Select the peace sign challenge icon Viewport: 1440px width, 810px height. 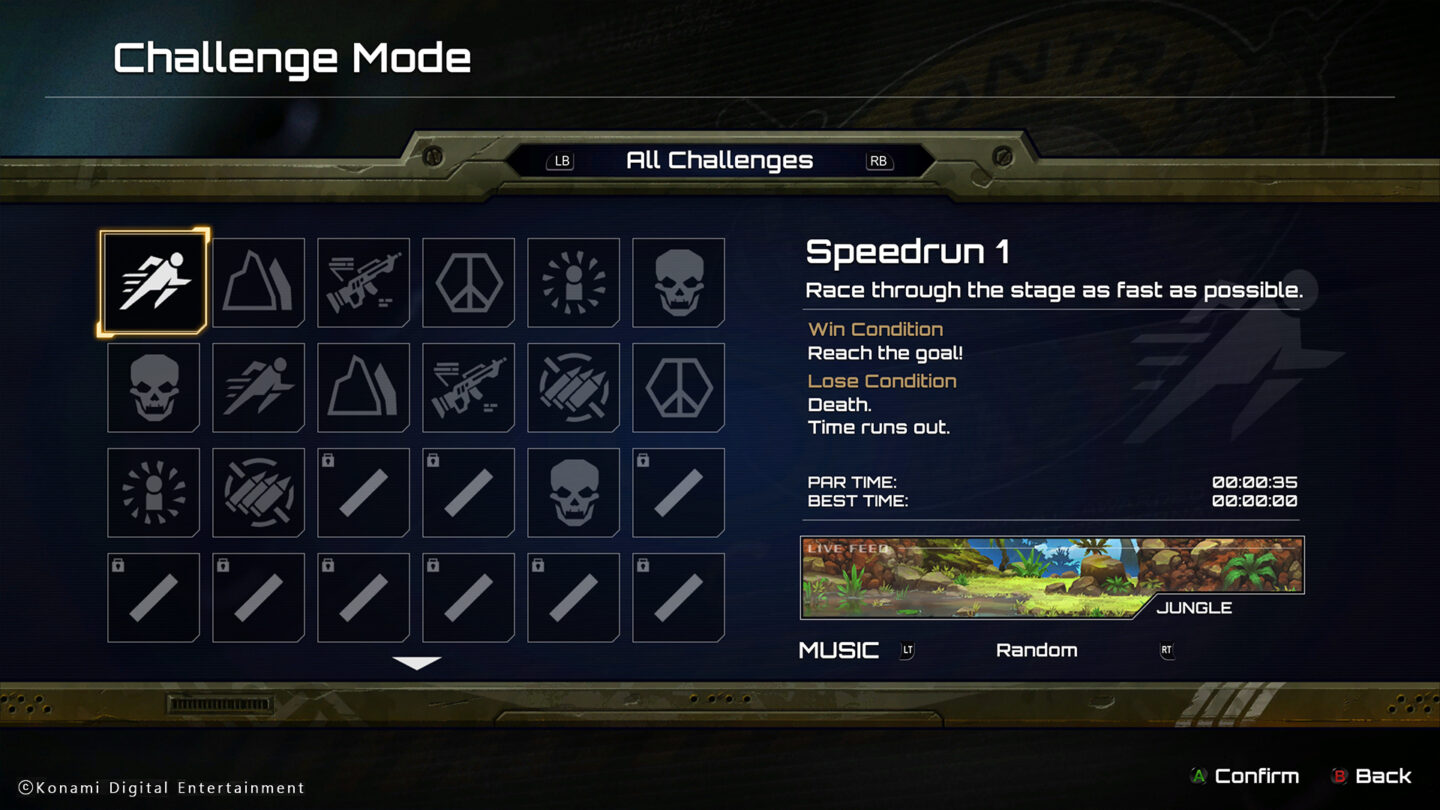[x=468, y=283]
